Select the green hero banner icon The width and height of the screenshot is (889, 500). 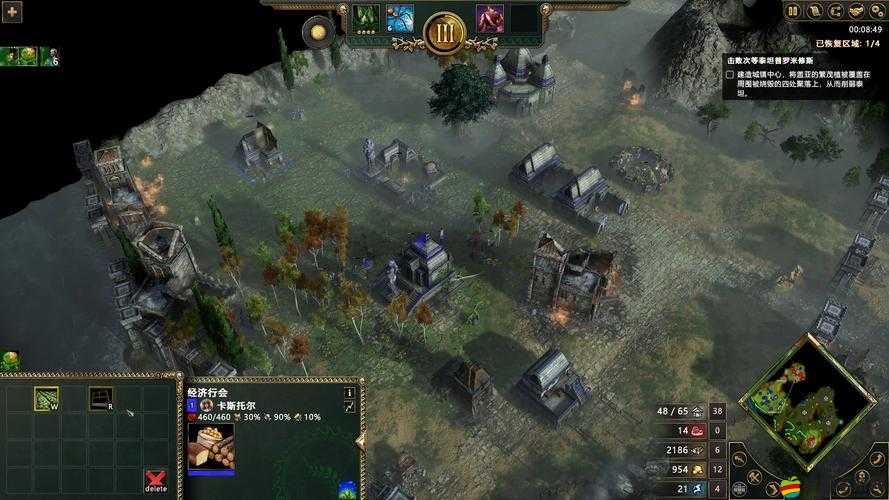(19, 57)
